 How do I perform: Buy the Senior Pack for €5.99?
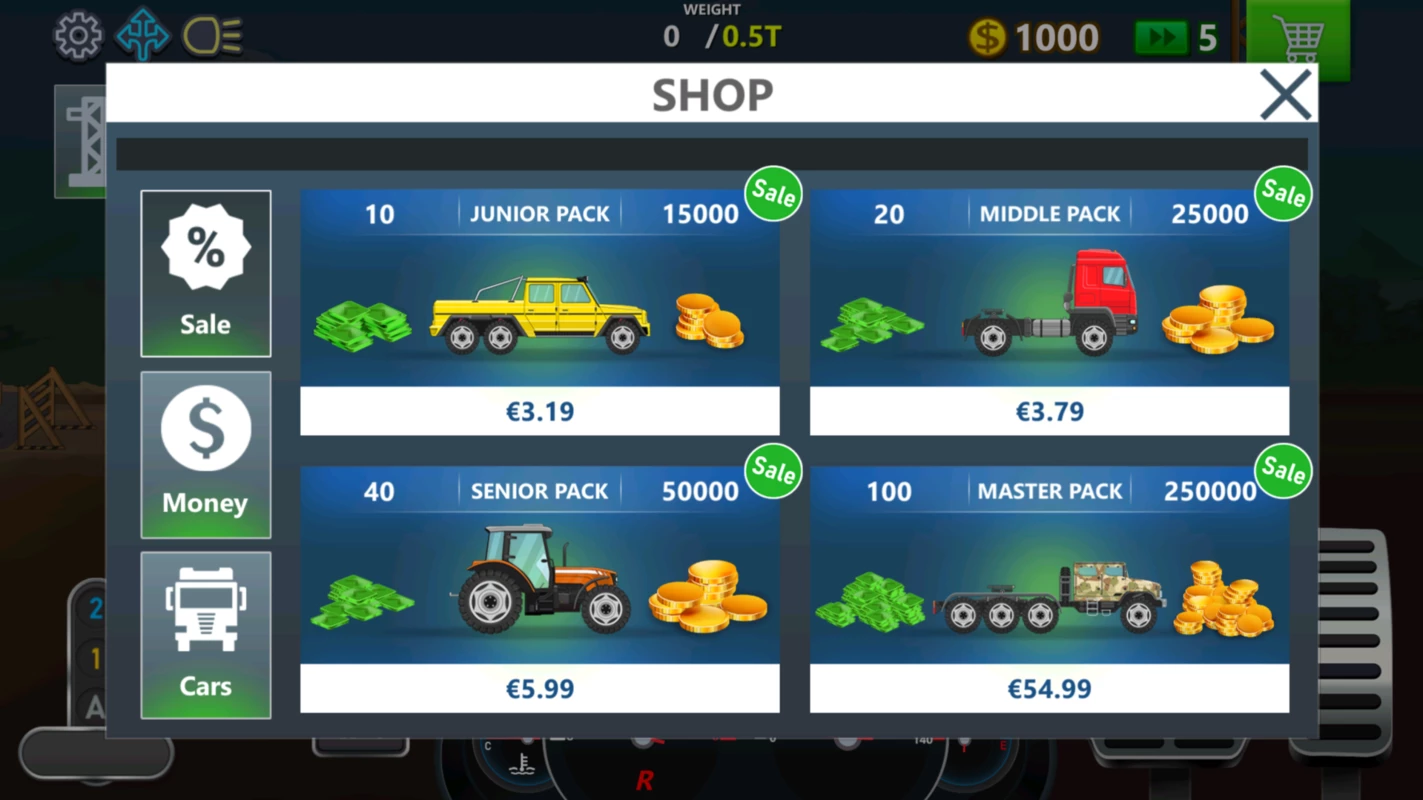pos(540,688)
